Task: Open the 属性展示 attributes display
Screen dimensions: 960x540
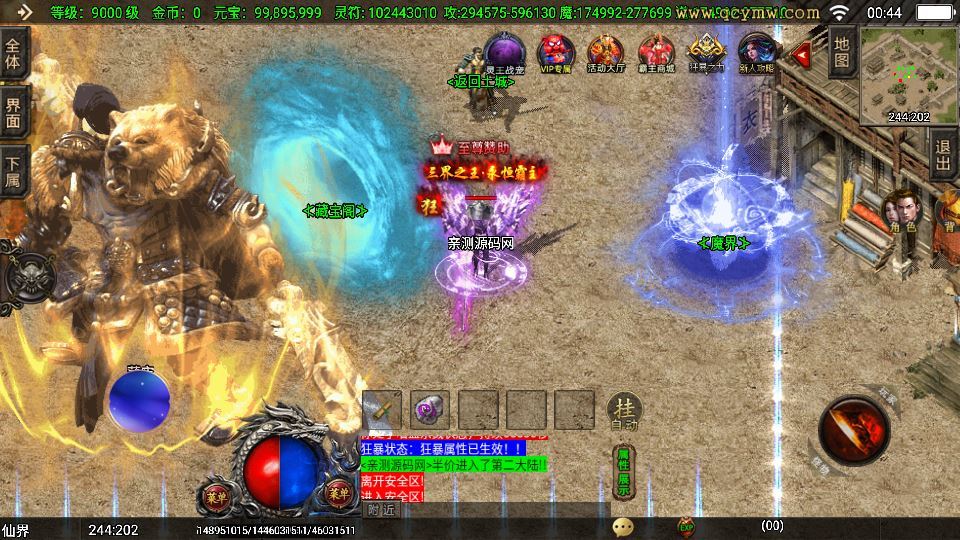Action: pos(624,471)
